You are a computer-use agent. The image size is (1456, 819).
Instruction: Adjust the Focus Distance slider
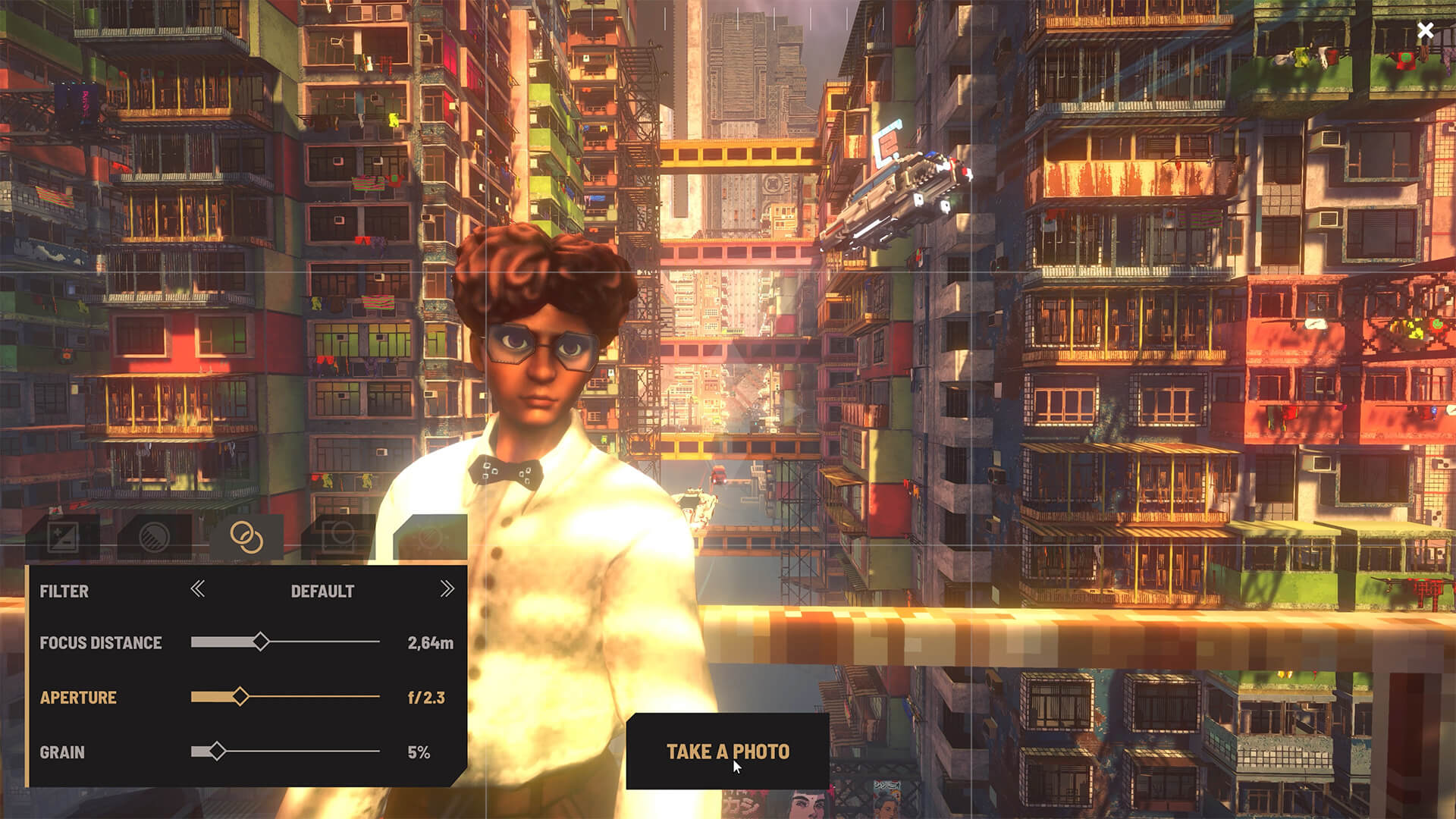(x=261, y=642)
